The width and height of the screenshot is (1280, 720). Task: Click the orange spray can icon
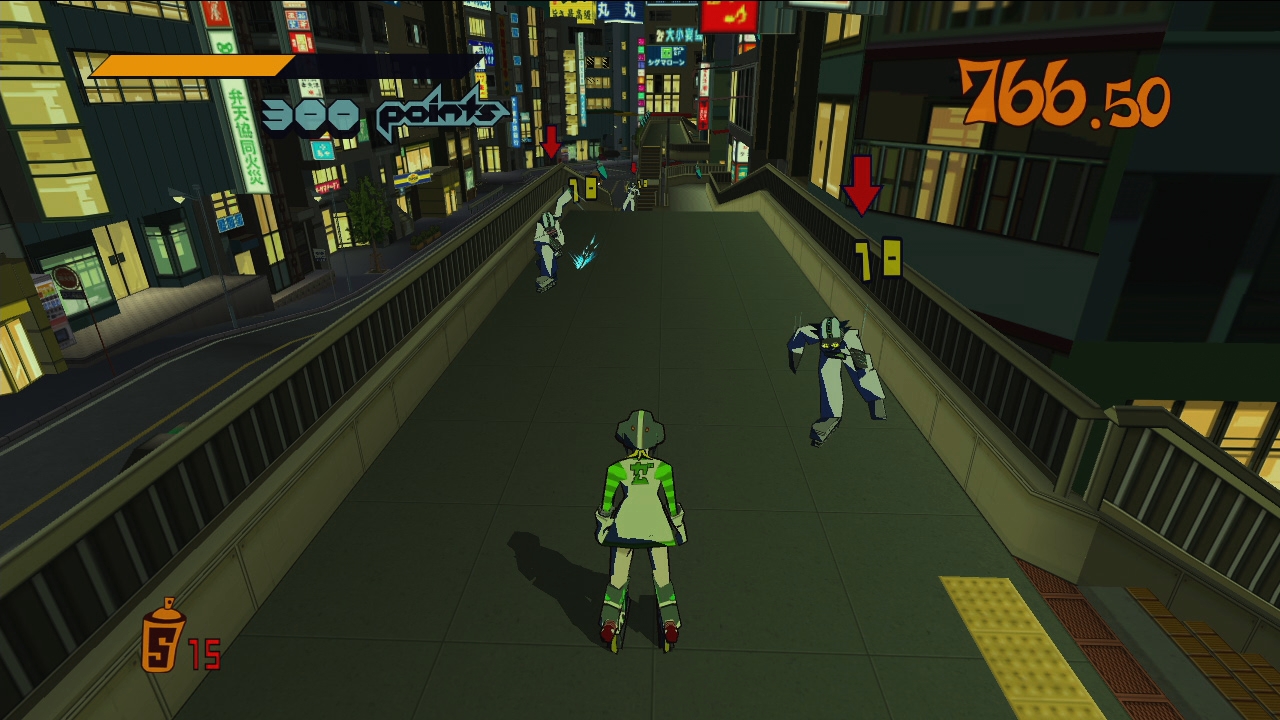(x=163, y=636)
